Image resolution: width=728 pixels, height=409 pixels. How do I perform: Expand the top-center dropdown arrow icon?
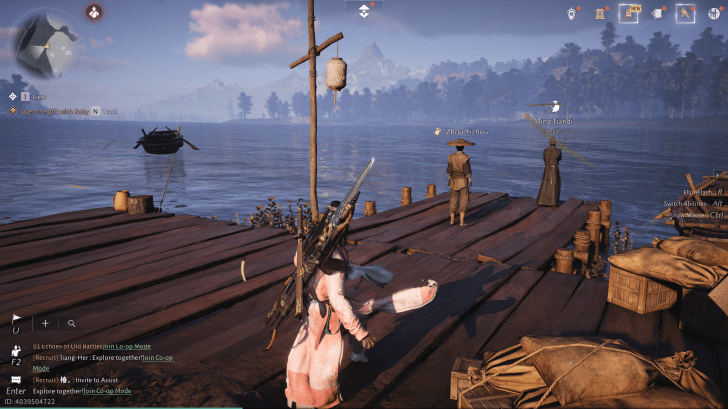click(364, 10)
